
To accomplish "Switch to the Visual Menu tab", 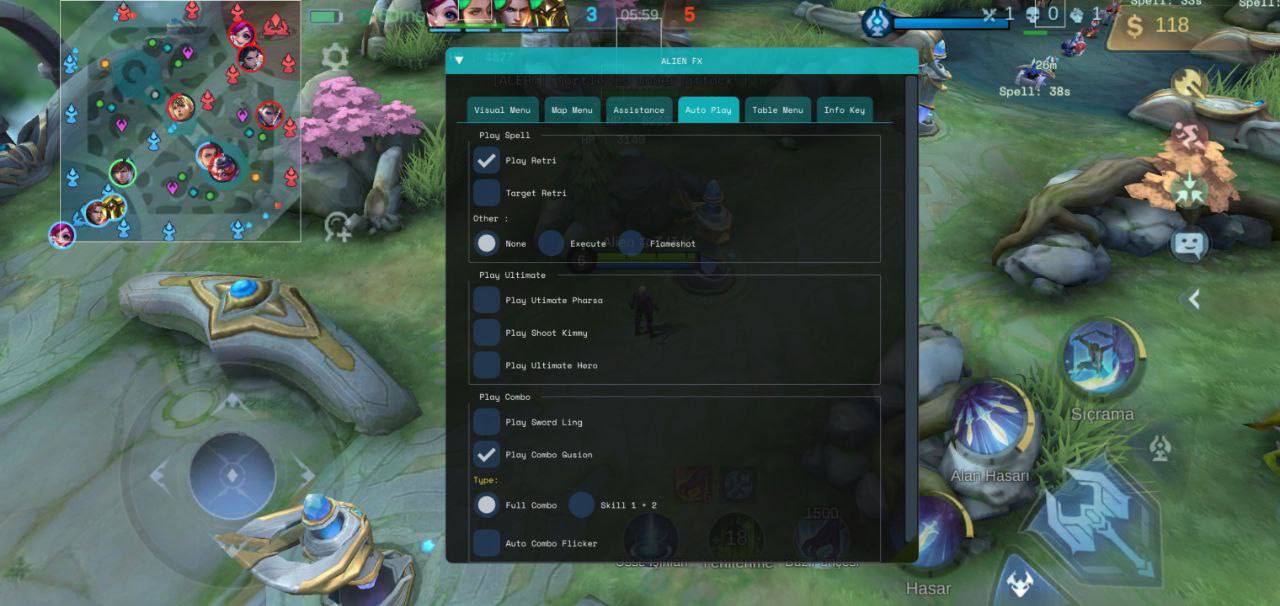I will tap(503, 110).
